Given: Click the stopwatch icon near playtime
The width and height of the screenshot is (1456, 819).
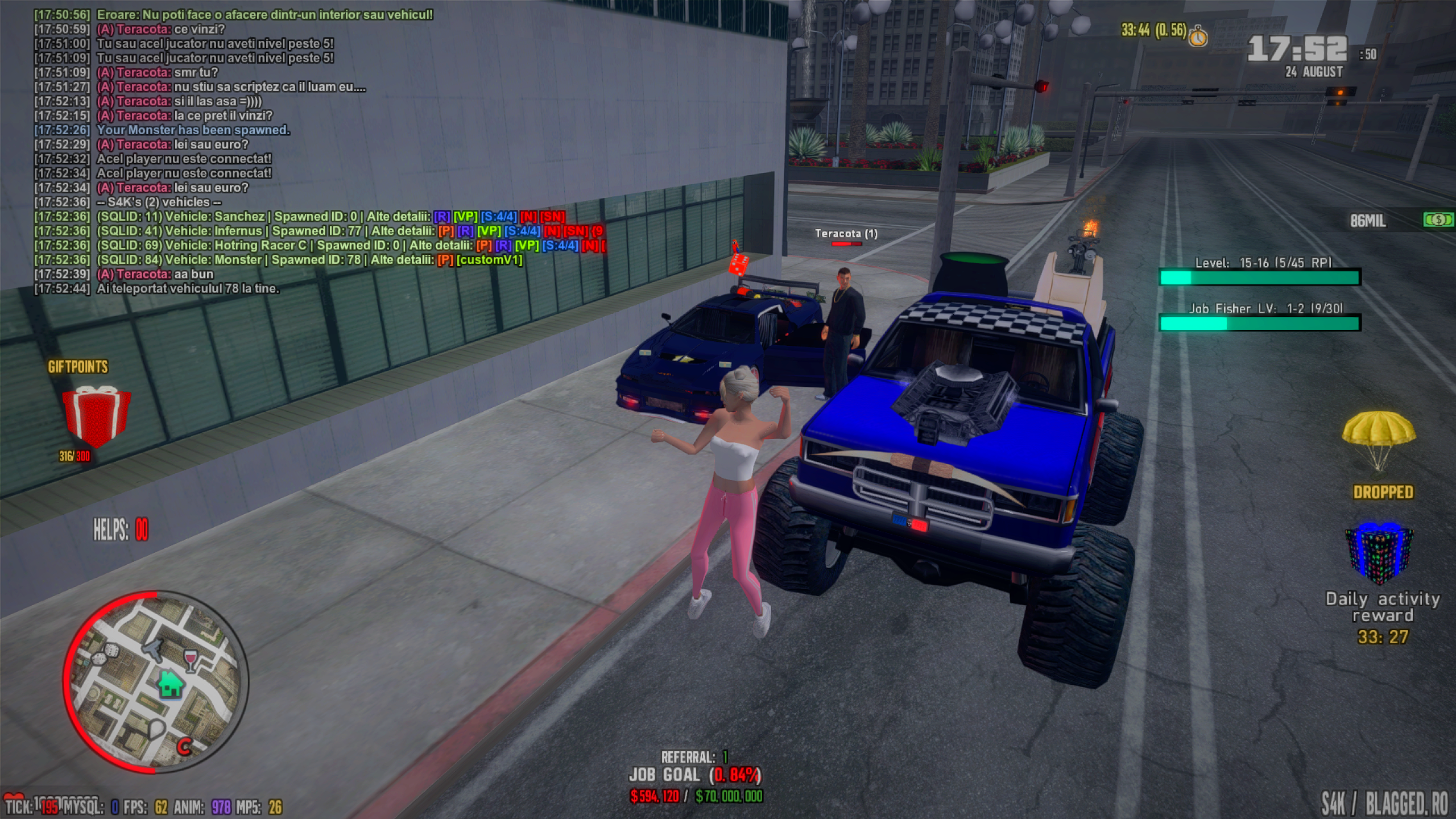Looking at the screenshot, I should pos(1198,36).
